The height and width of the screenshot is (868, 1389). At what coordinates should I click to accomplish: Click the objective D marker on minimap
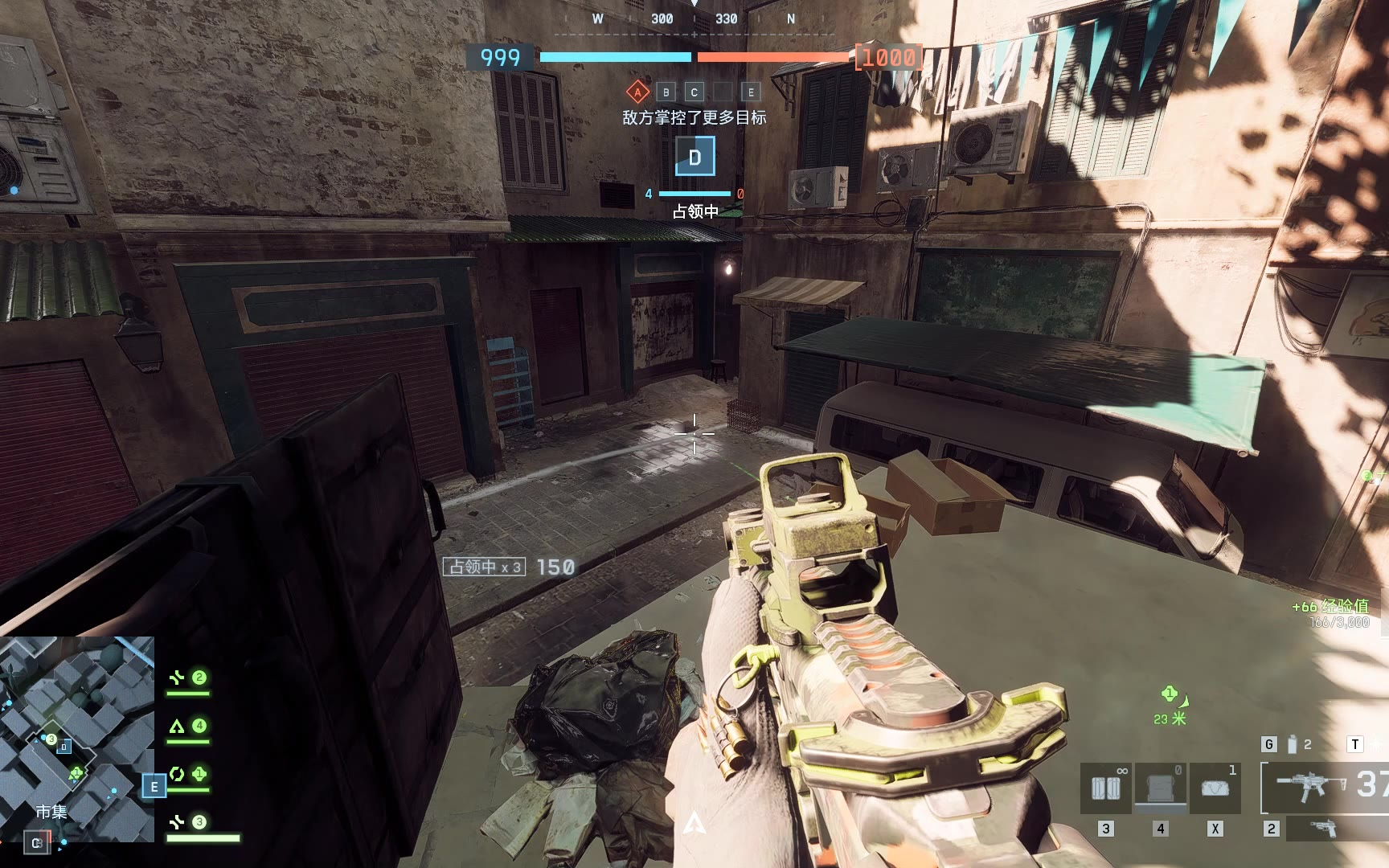click(64, 747)
